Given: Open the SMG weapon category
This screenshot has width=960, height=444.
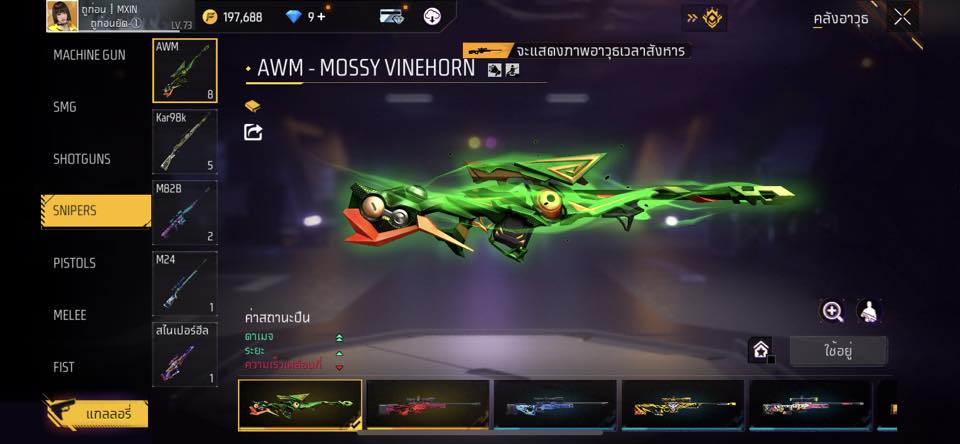Looking at the screenshot, I should click(65, 107).
